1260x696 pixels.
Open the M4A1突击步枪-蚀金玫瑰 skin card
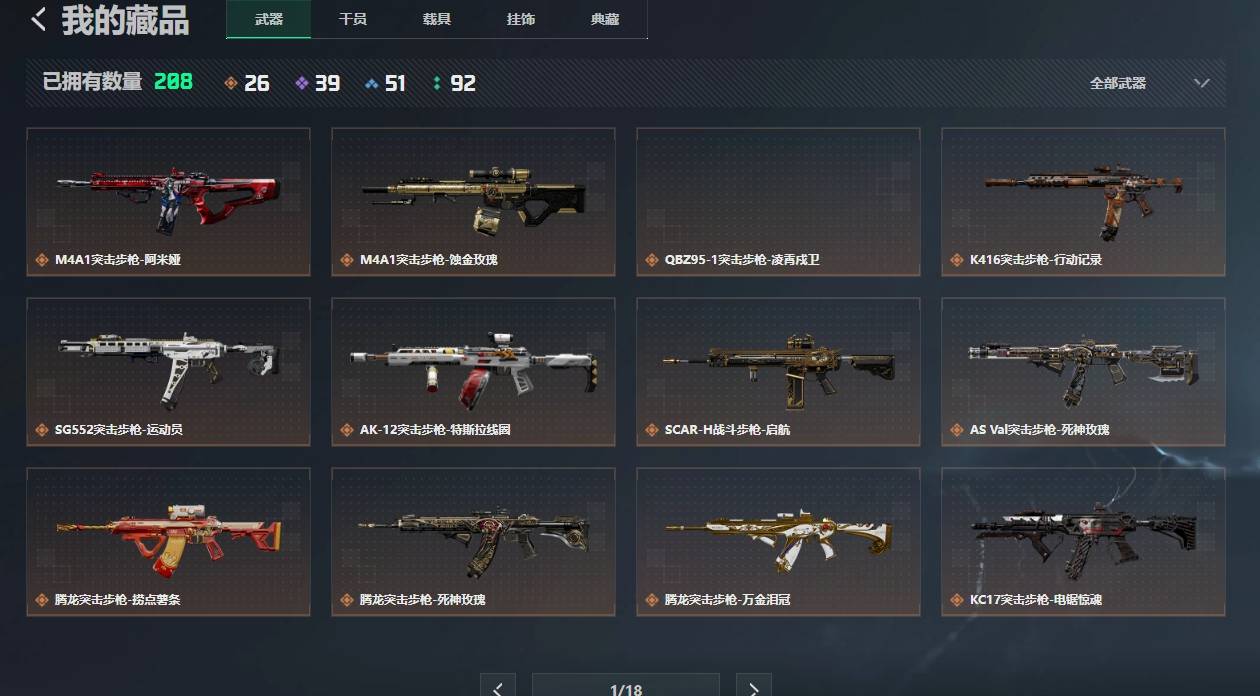click(x=473, y=201)
